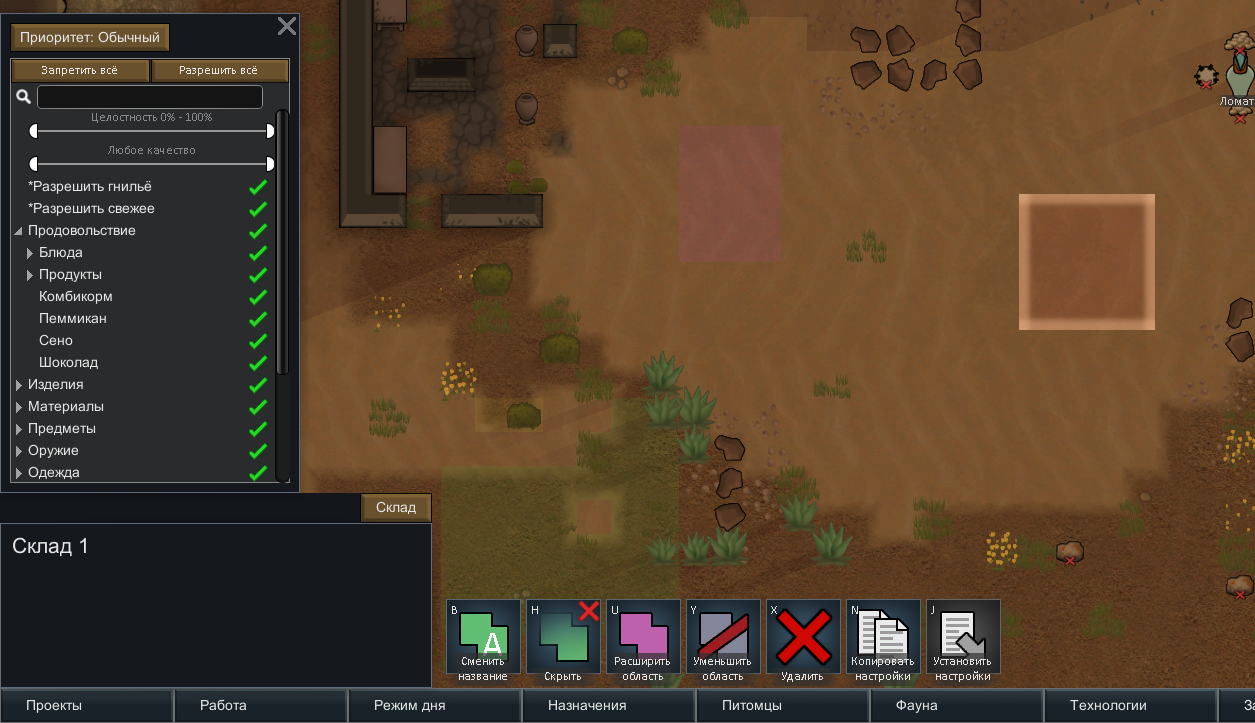Open the Технологии menu
The height and width of the screenshot is (723, 1255).
[x=1108, y=706]
